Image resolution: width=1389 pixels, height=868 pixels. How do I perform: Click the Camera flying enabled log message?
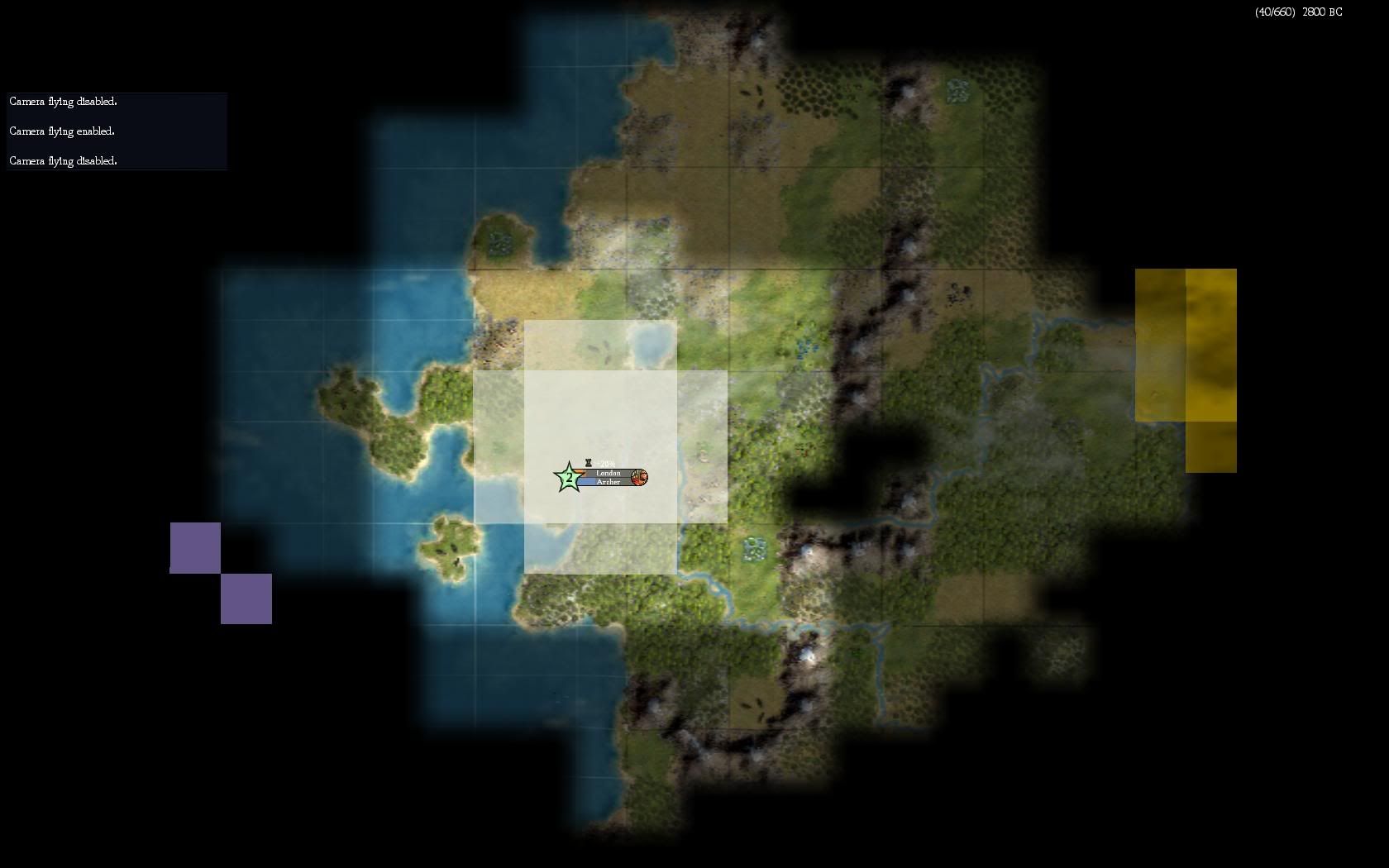[62, 131]
